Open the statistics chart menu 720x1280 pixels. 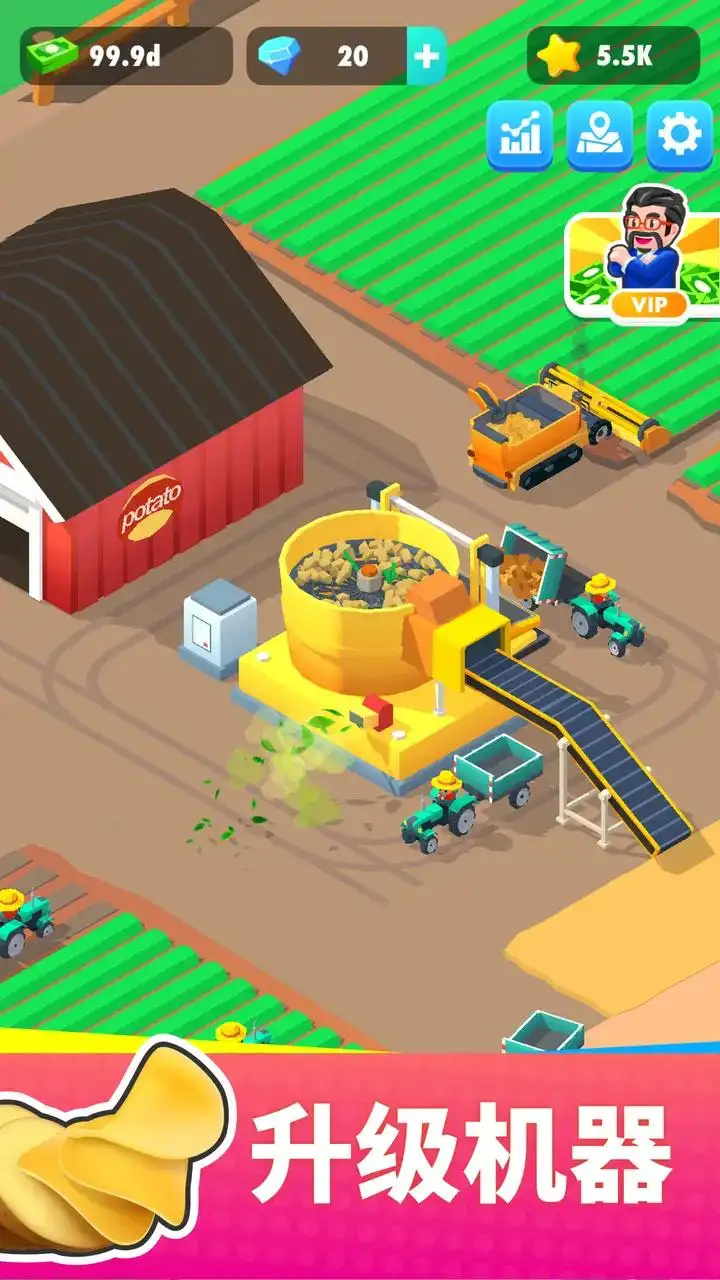520,135
